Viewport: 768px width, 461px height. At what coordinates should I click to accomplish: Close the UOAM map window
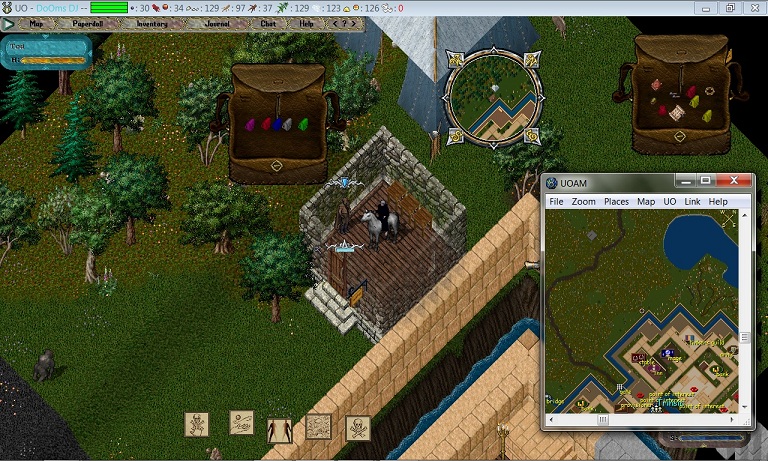tap(738, 182)
